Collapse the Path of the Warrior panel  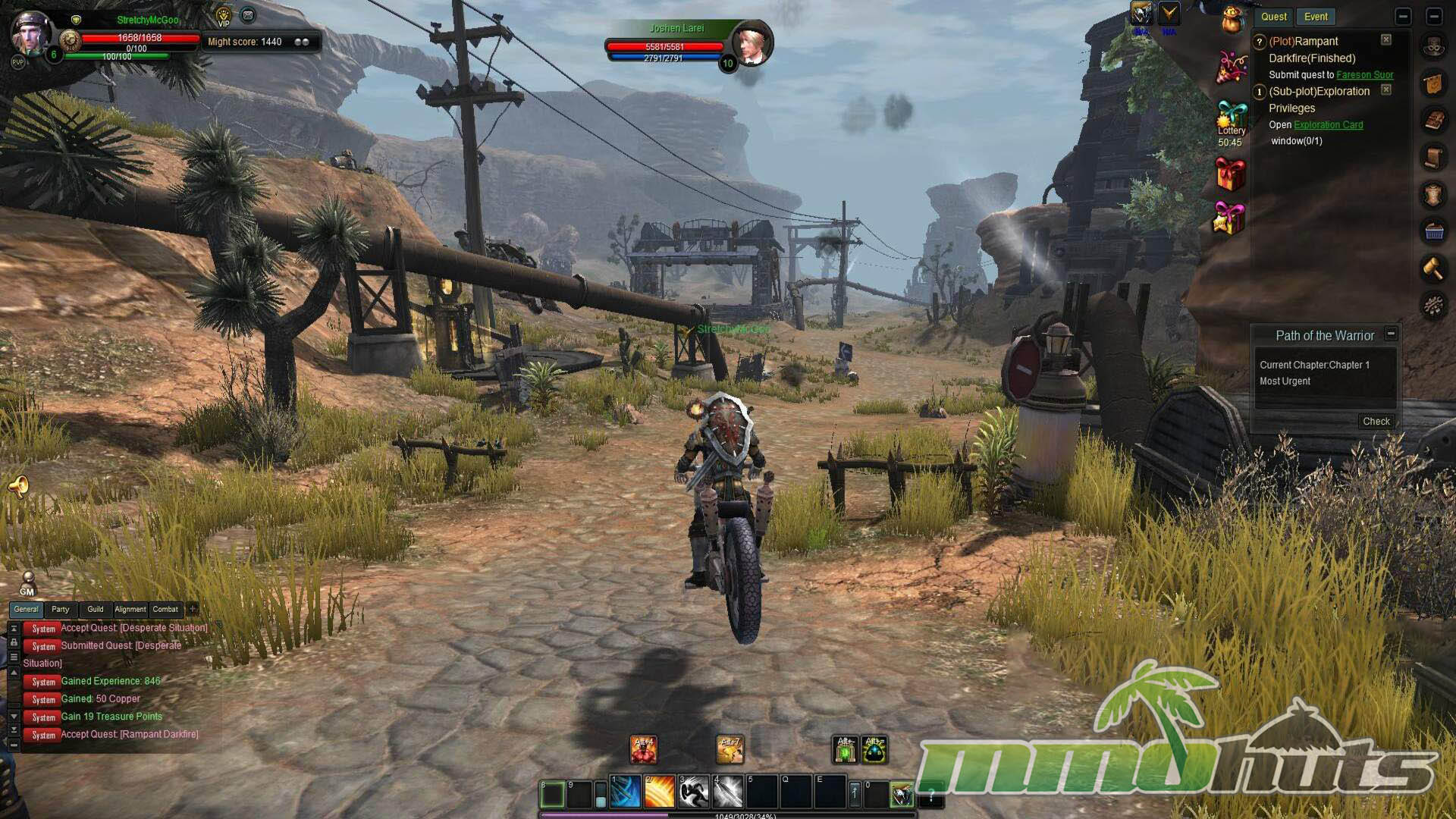(x=1391, y=334)
